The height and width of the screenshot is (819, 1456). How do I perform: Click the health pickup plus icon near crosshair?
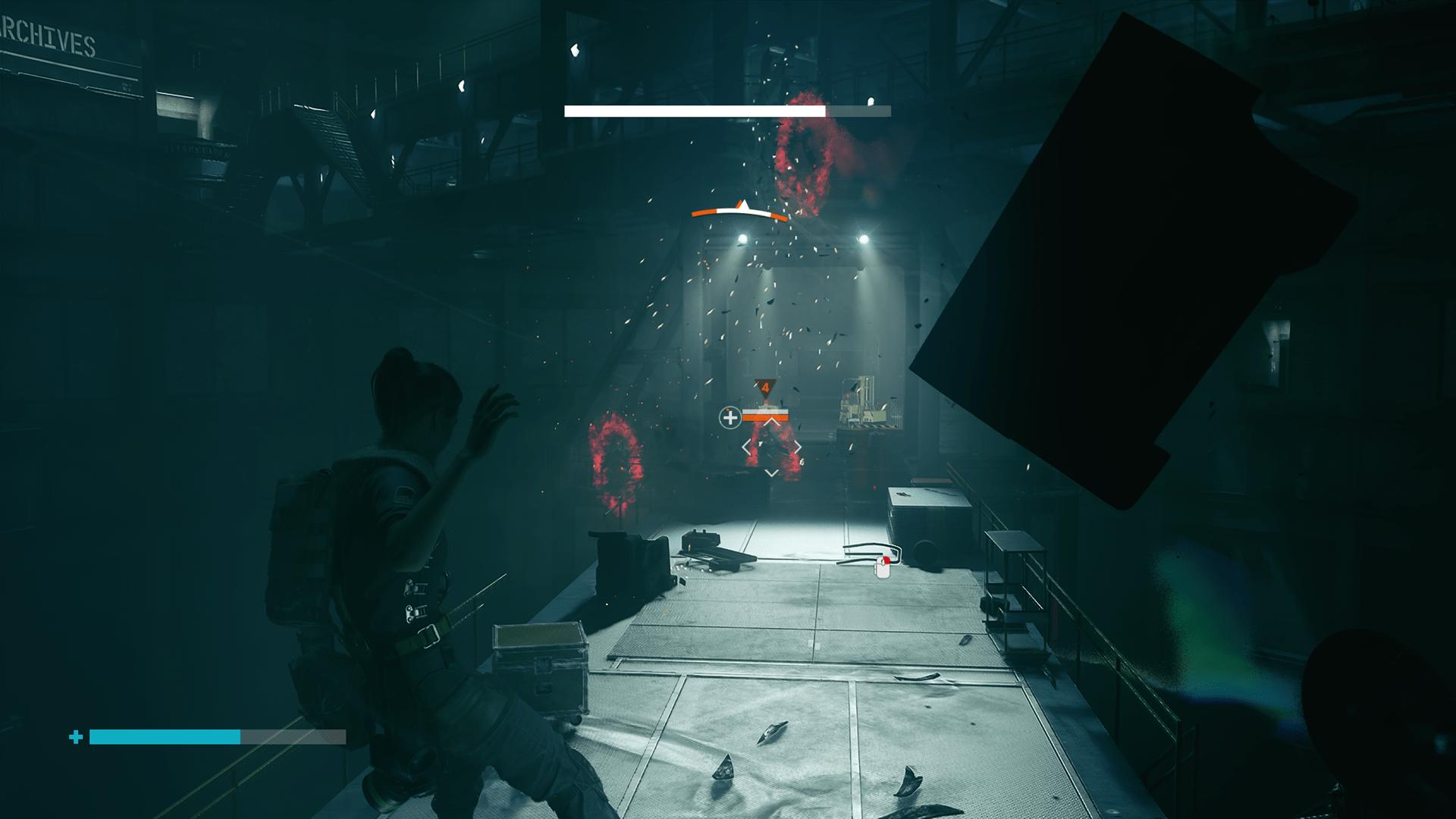[x=730, y=419]
